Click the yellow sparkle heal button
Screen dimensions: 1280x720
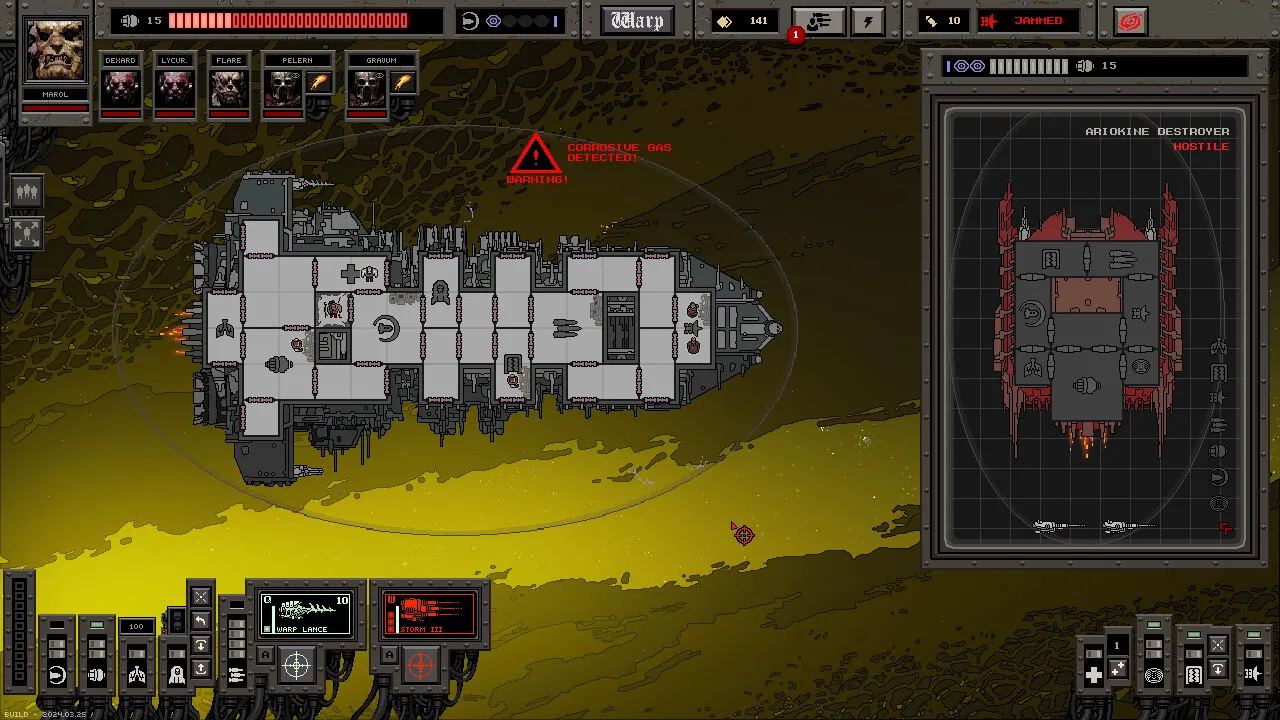click(1117, 668)
